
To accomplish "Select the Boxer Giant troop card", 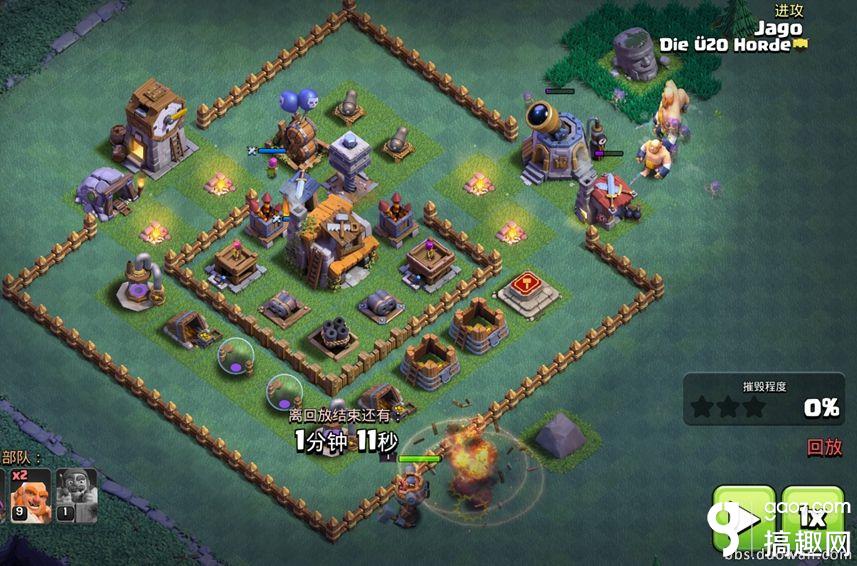I will (x=31, y=495).
